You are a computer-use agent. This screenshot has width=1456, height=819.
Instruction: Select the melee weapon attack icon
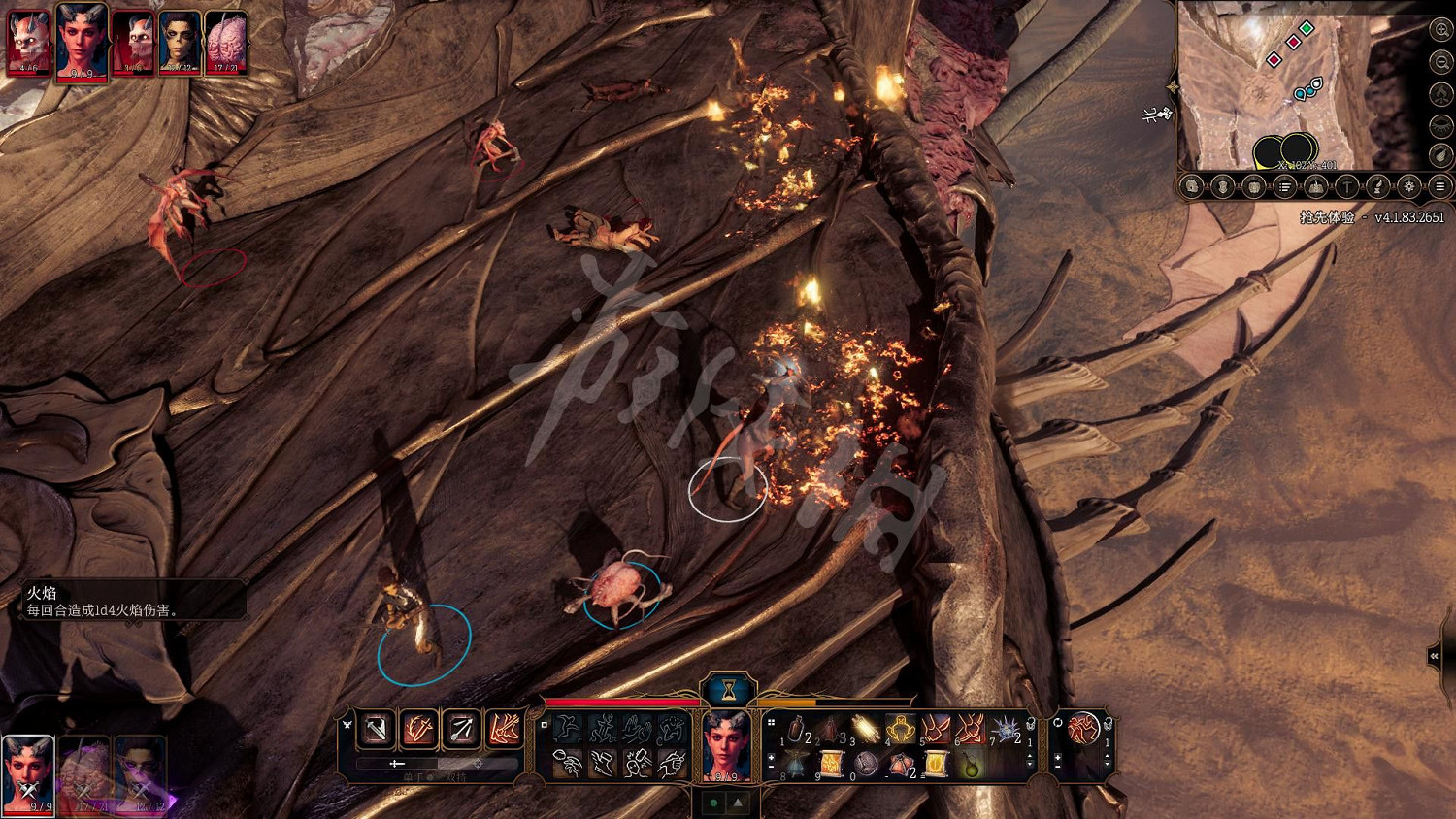pos(377,728)
